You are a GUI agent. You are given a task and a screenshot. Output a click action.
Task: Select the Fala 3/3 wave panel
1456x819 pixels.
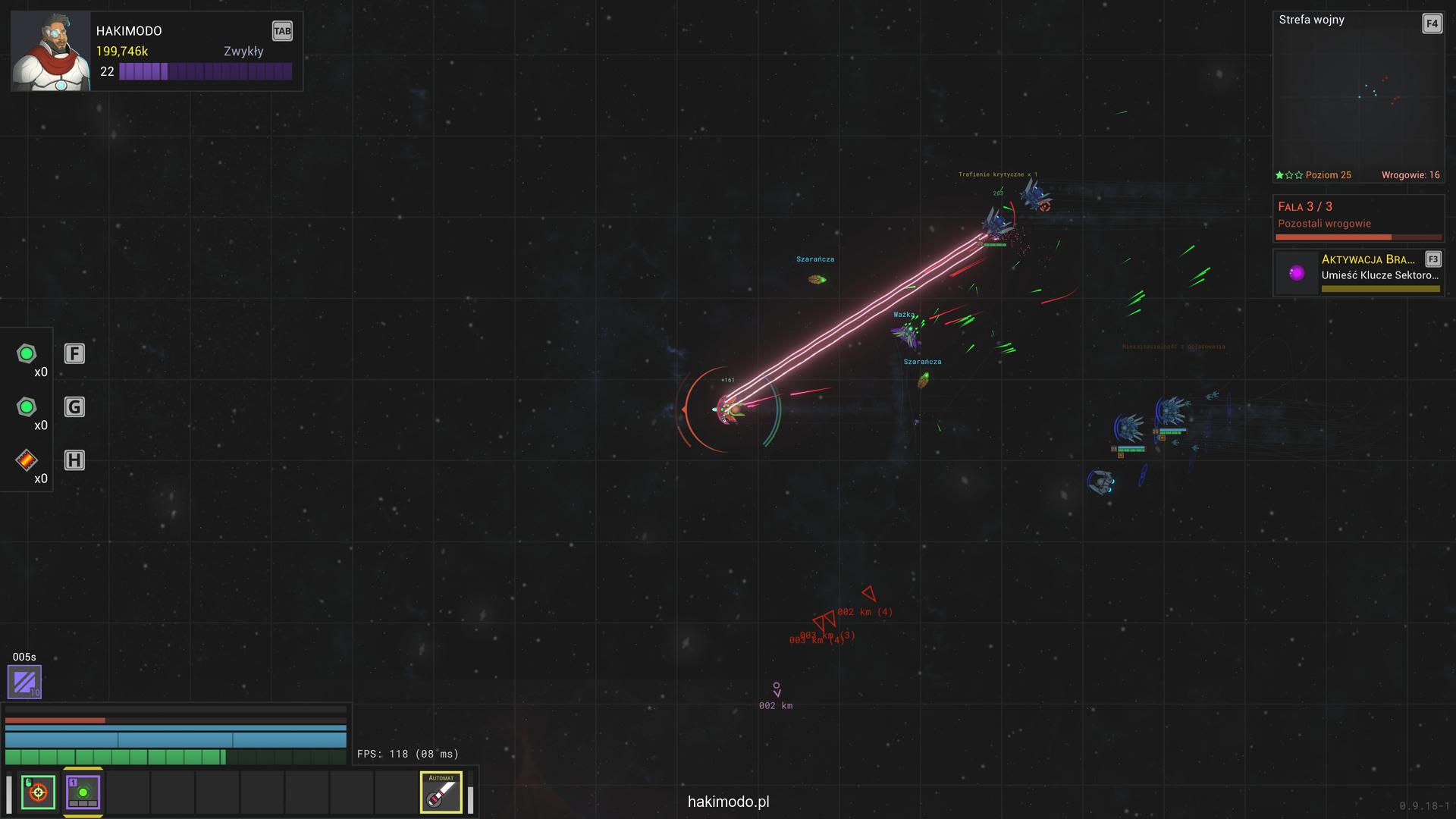coord(1358,218)
